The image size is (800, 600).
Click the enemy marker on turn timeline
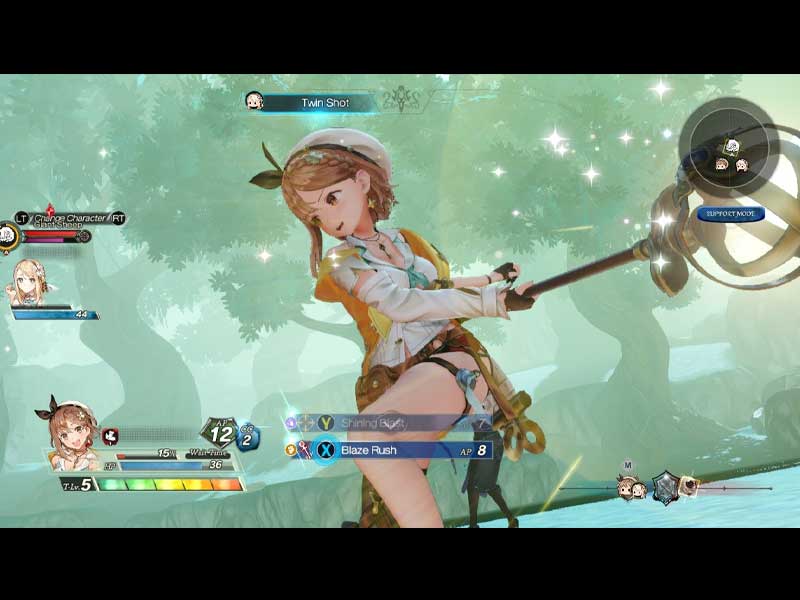tap(691, 487)
